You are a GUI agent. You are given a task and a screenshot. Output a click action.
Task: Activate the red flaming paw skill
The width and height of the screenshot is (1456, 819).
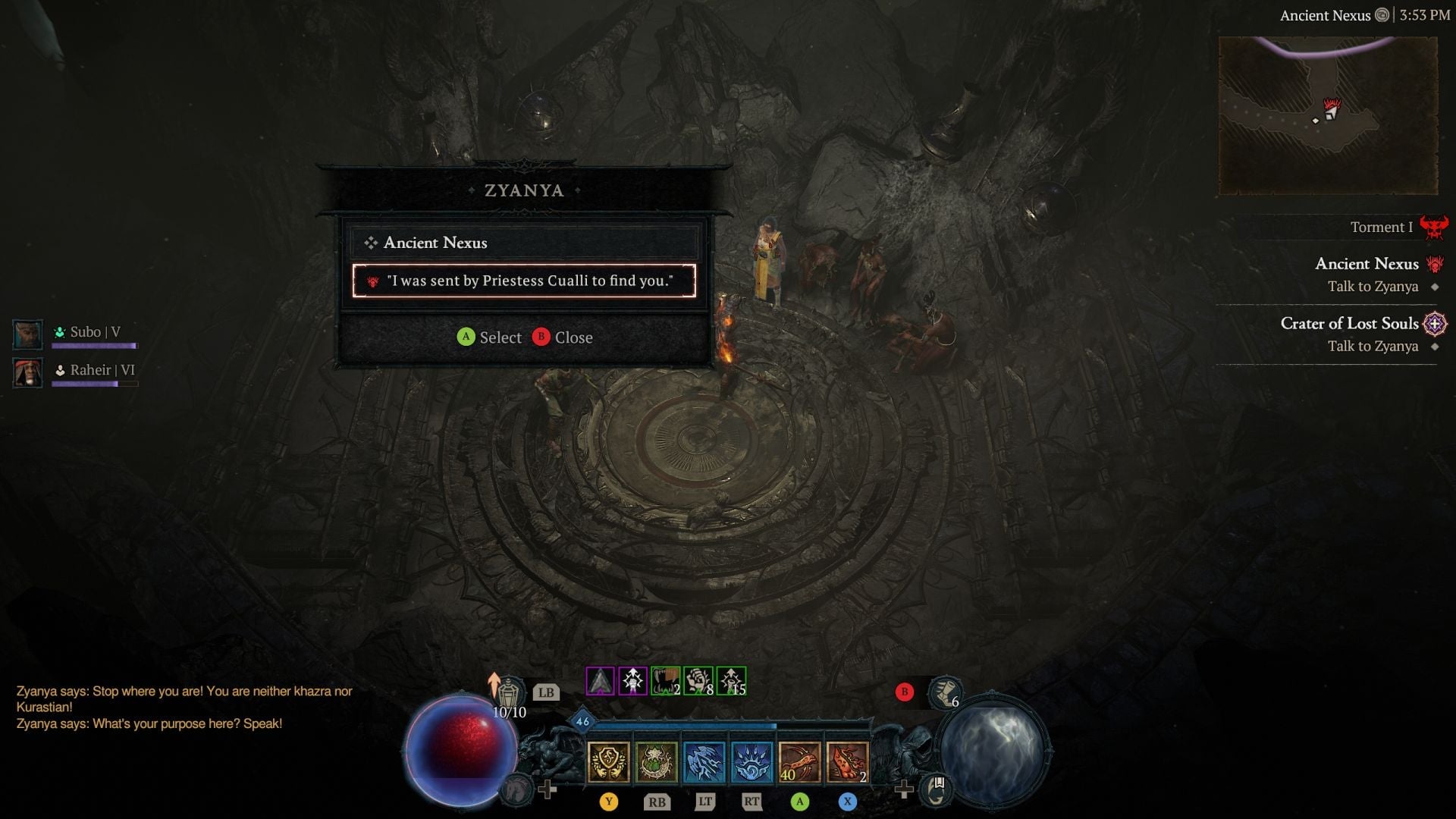click(847, 761)
